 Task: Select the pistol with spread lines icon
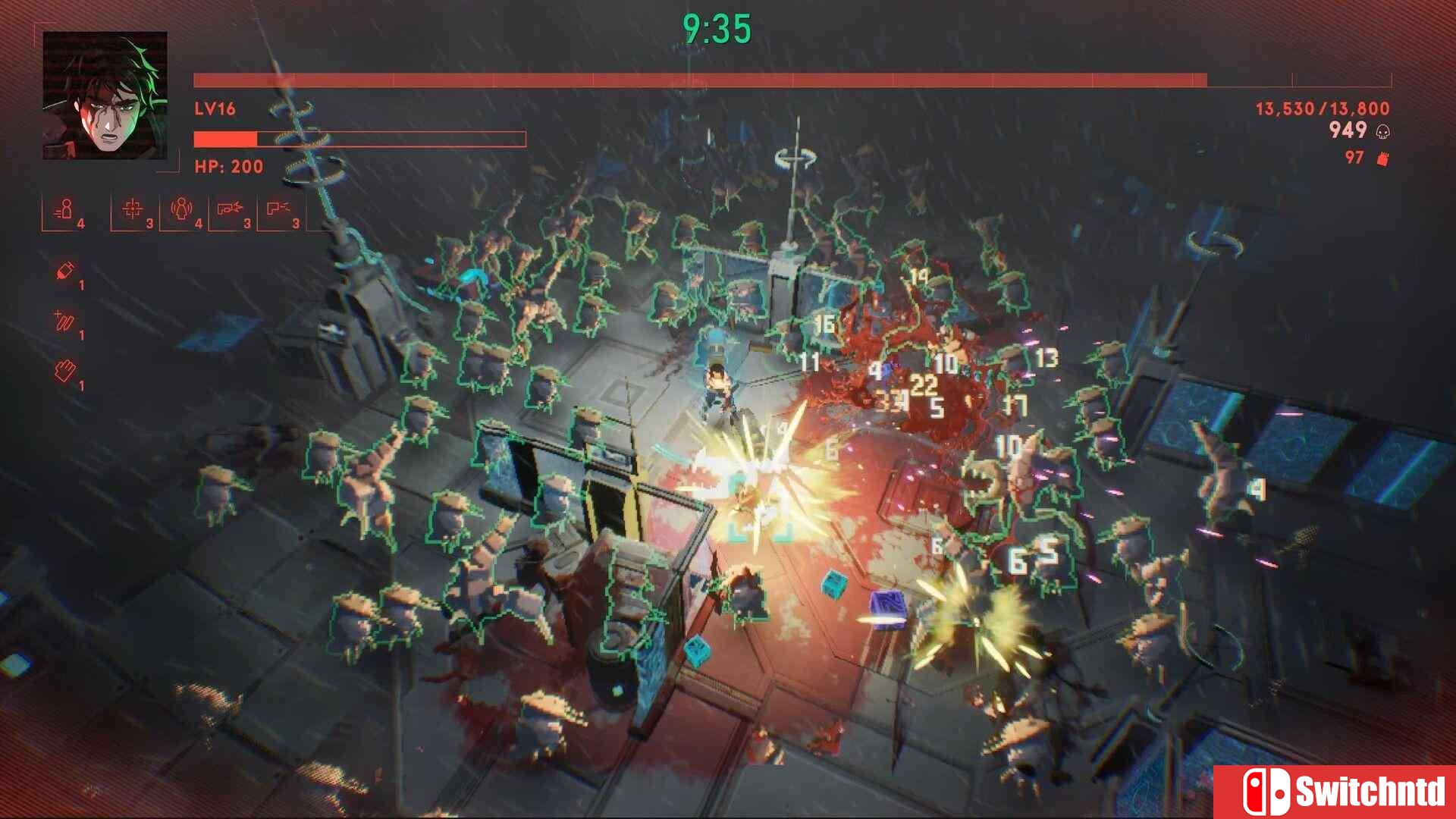278,209
